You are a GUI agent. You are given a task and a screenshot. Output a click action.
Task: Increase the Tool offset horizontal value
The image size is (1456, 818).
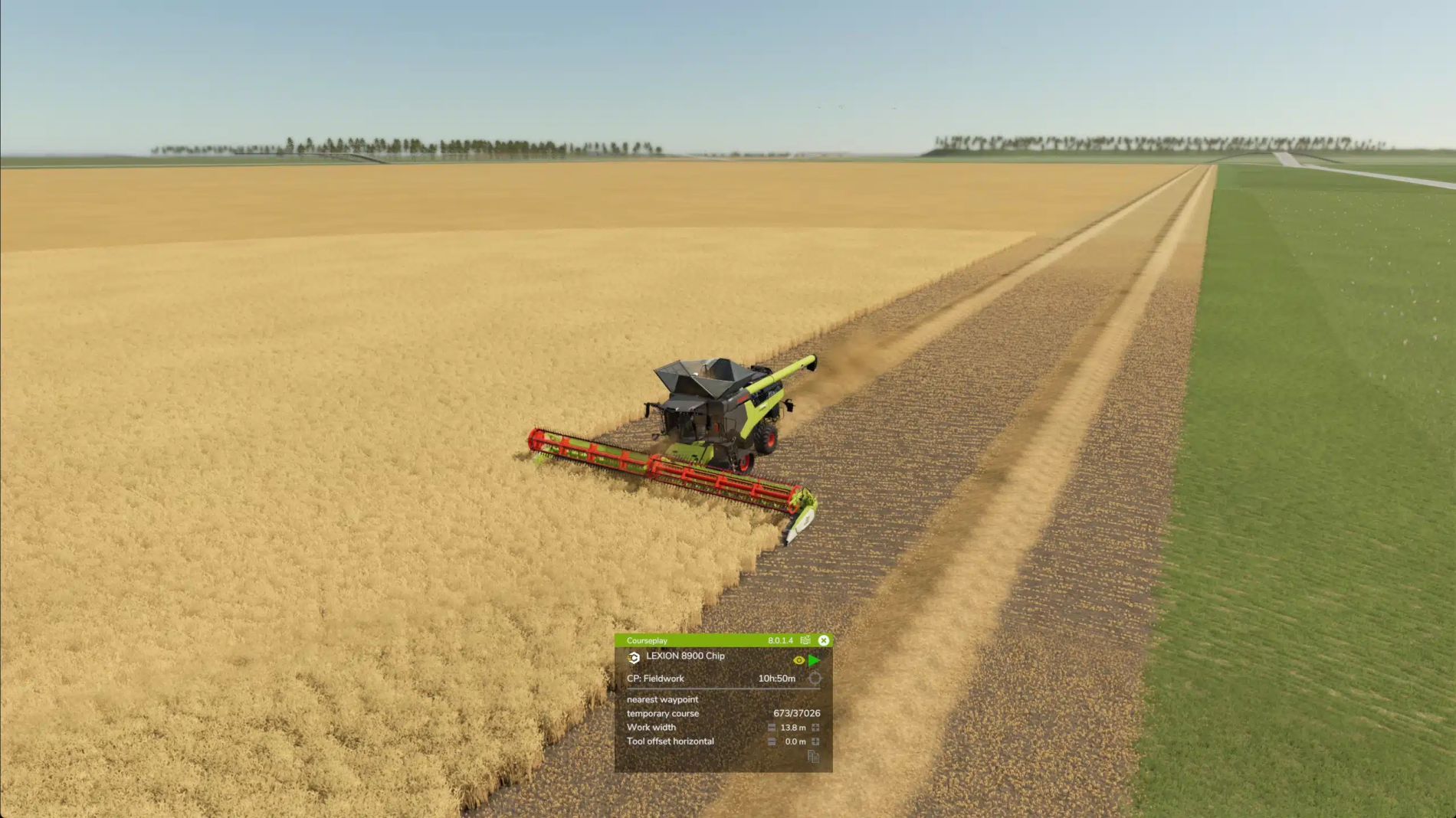point(815,741)
